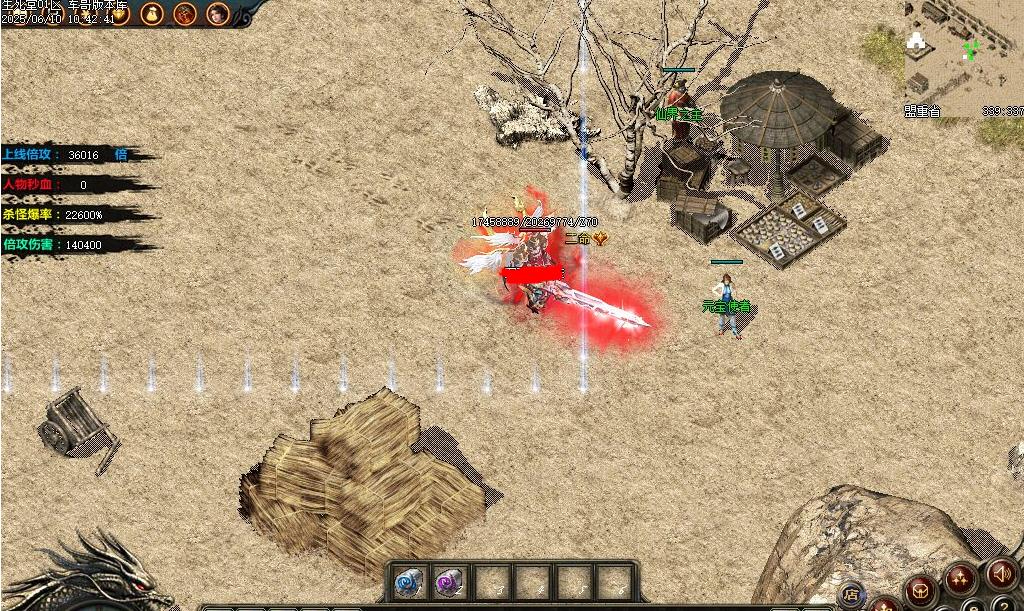1024x611 pixels.
Task: Use the blue swirl scroll in slot 1
Action: point(407,581)
